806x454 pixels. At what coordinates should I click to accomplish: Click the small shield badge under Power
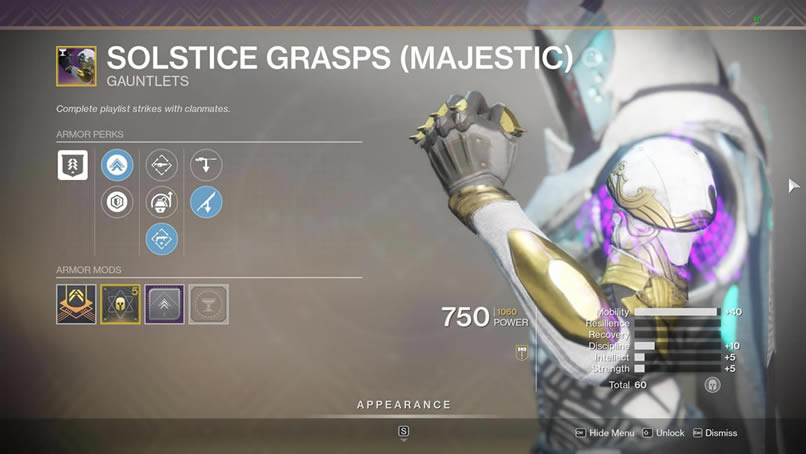pyautogui.click(x=522, y=352)
